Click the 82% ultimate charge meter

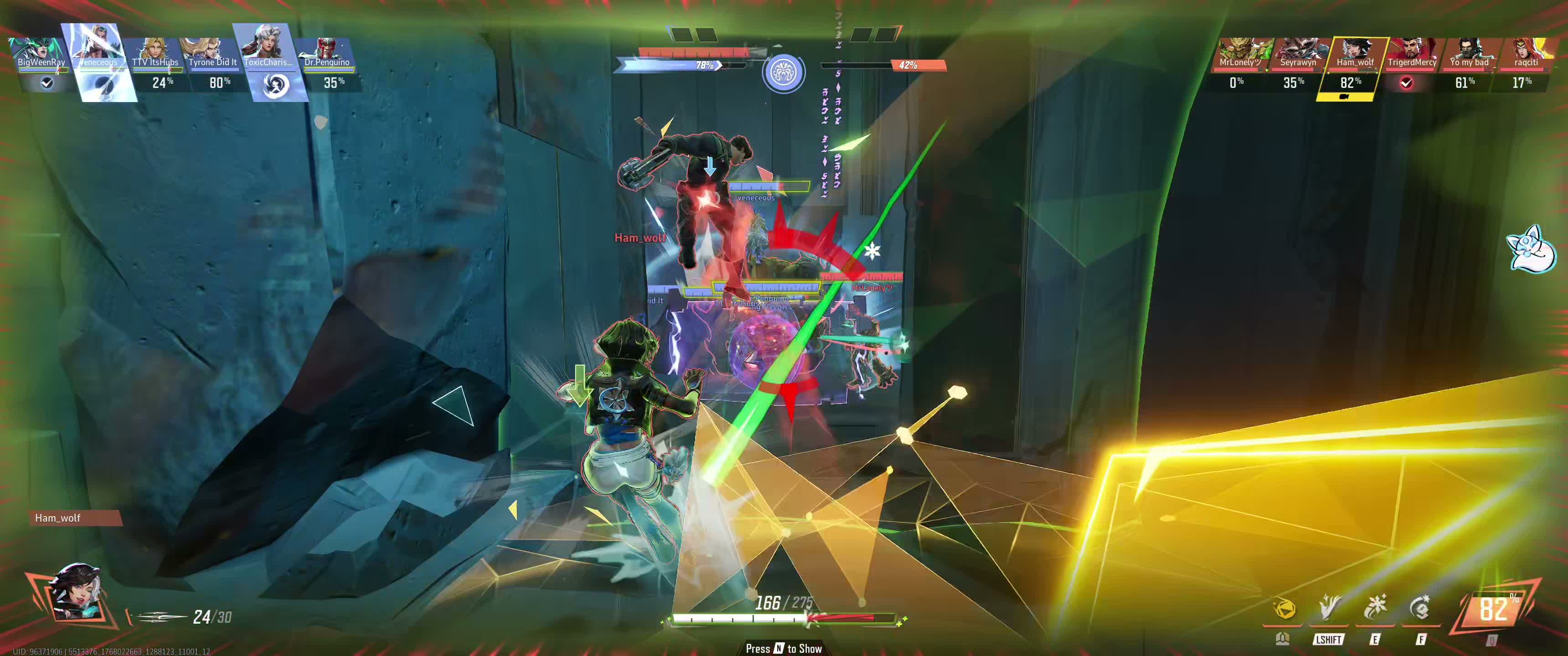(1493, 609)
